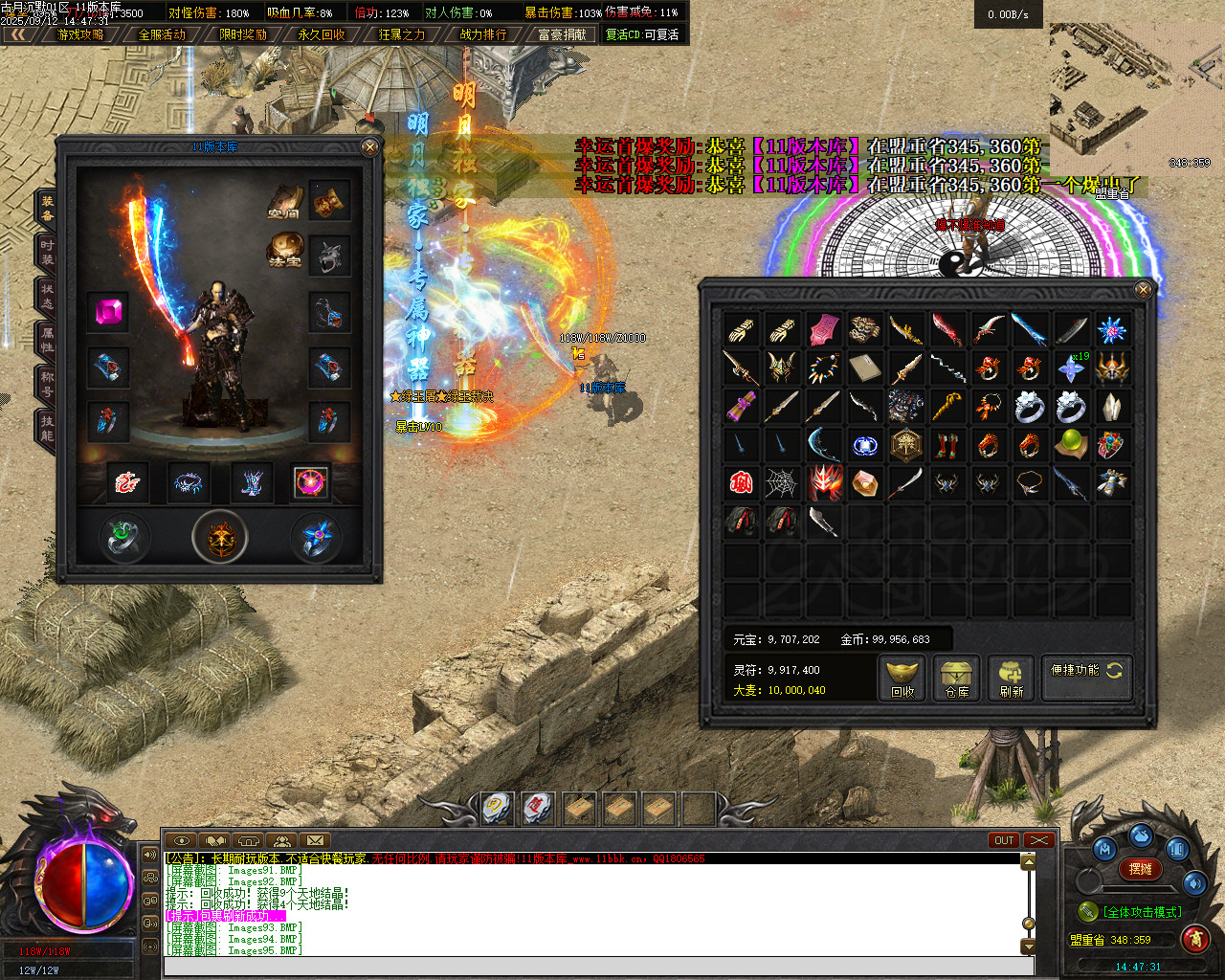Click the 摆摊 stall button
The height and width of the screenshot is (980, 1225).
[x=1140, y=869]
